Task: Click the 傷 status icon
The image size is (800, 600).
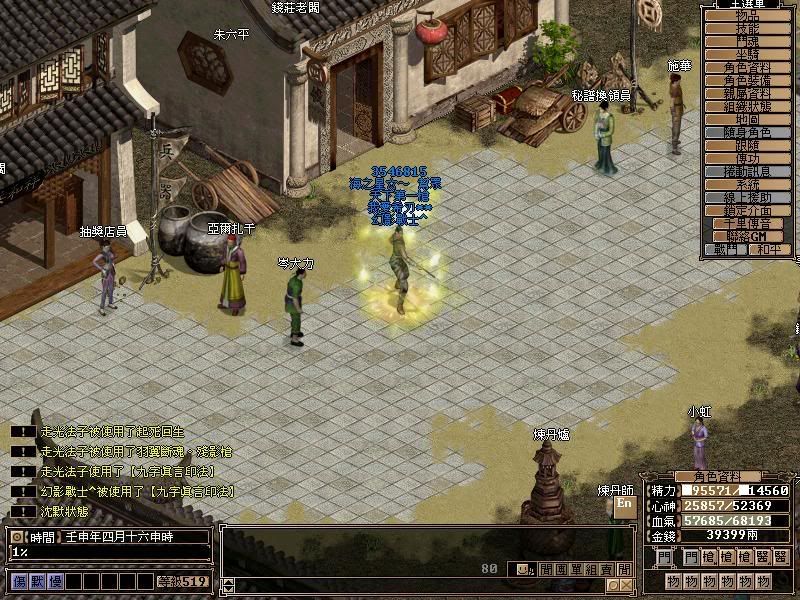Action: pos(18,581)
